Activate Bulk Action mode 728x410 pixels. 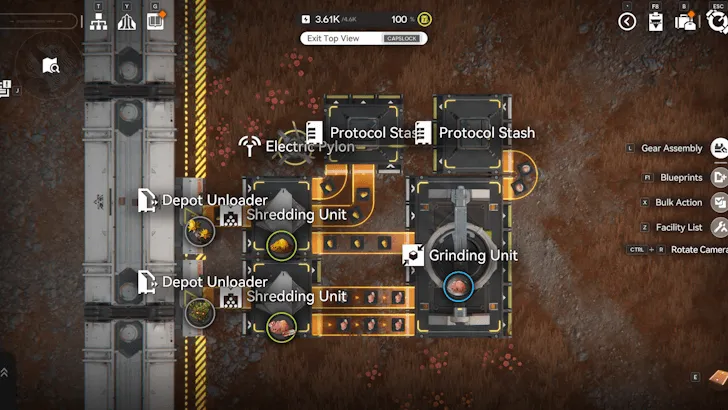718,202
